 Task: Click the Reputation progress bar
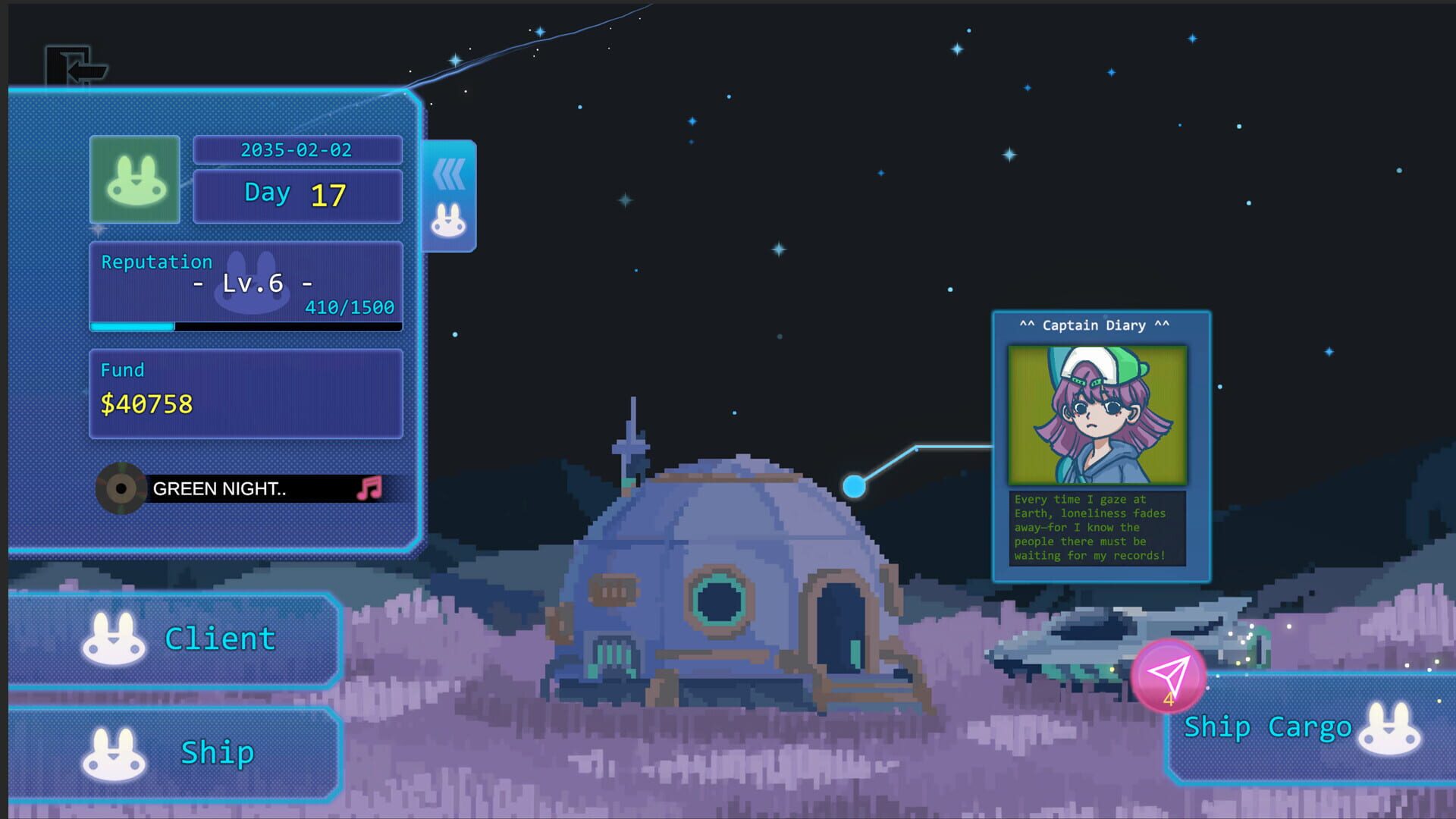(x=246, y=328)
